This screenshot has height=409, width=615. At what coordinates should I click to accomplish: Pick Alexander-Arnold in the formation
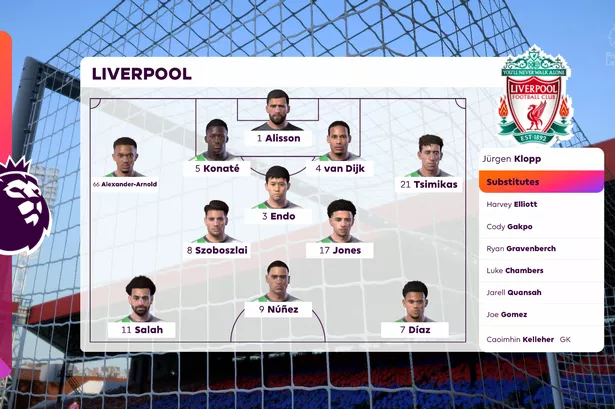point(125,163)
